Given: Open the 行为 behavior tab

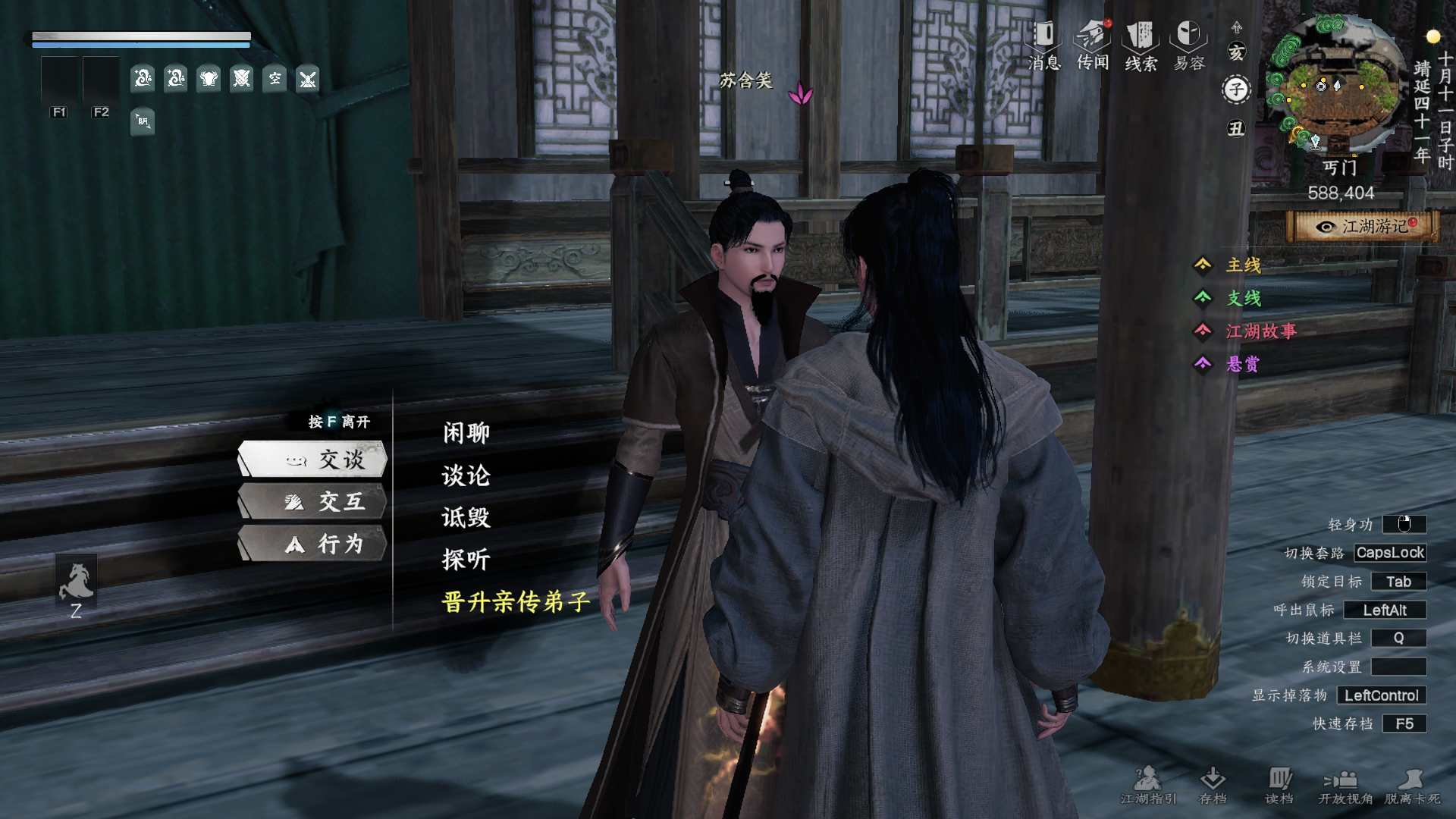Looking at the screenshot, I should tap(313, 544).
